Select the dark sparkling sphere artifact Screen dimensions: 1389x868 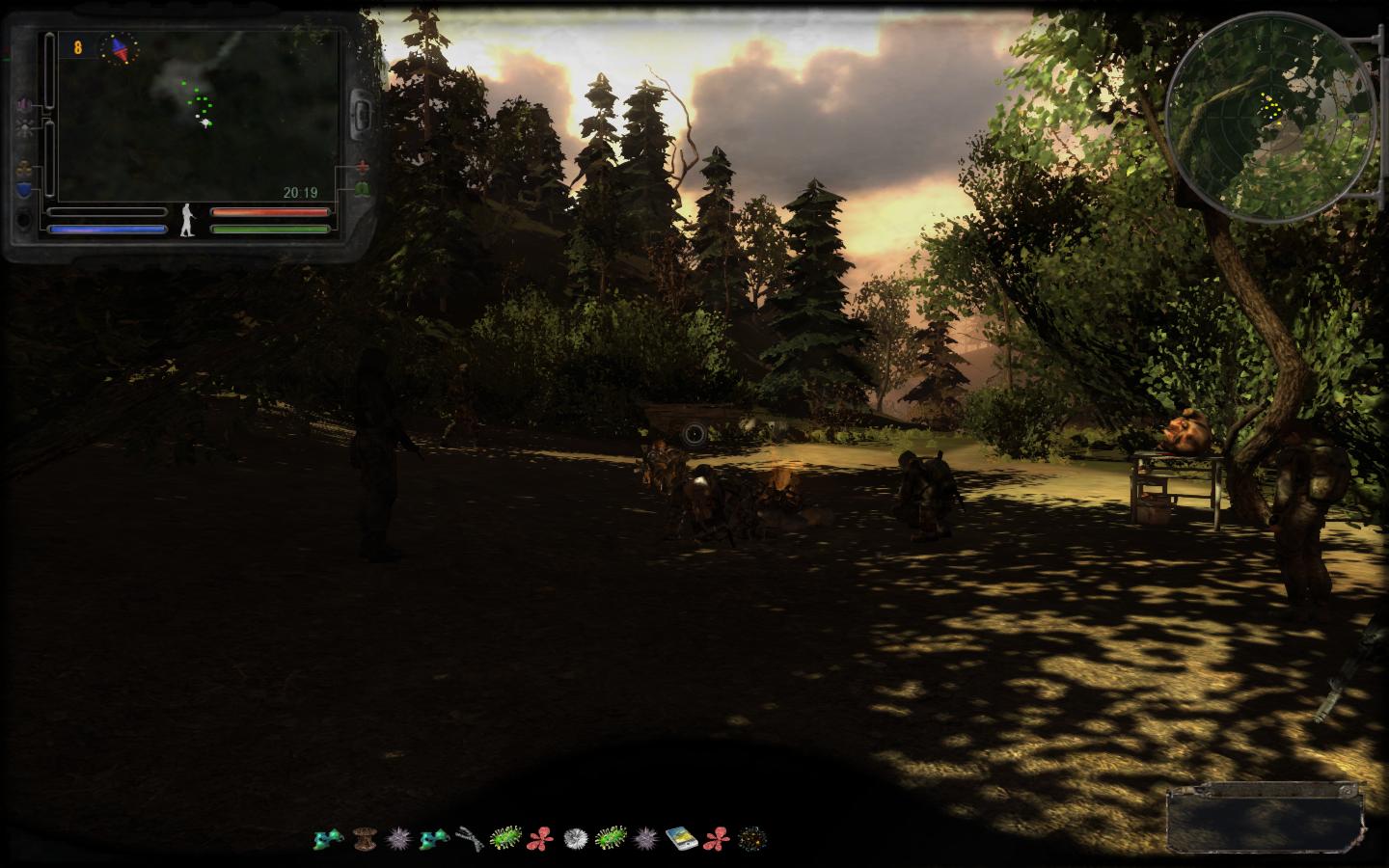751,837
